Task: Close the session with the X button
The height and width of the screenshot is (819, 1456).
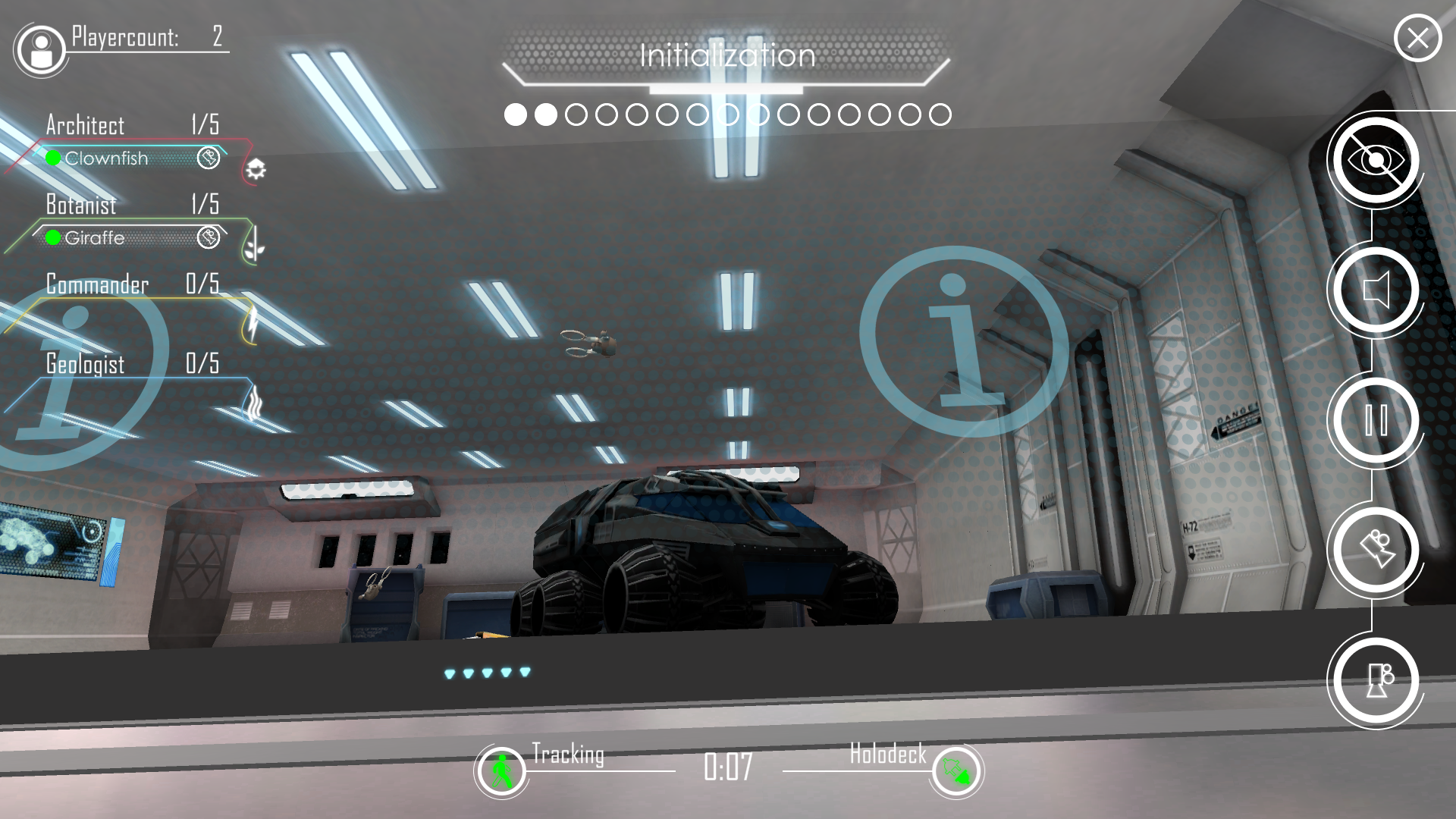Action: [1417, 38]
